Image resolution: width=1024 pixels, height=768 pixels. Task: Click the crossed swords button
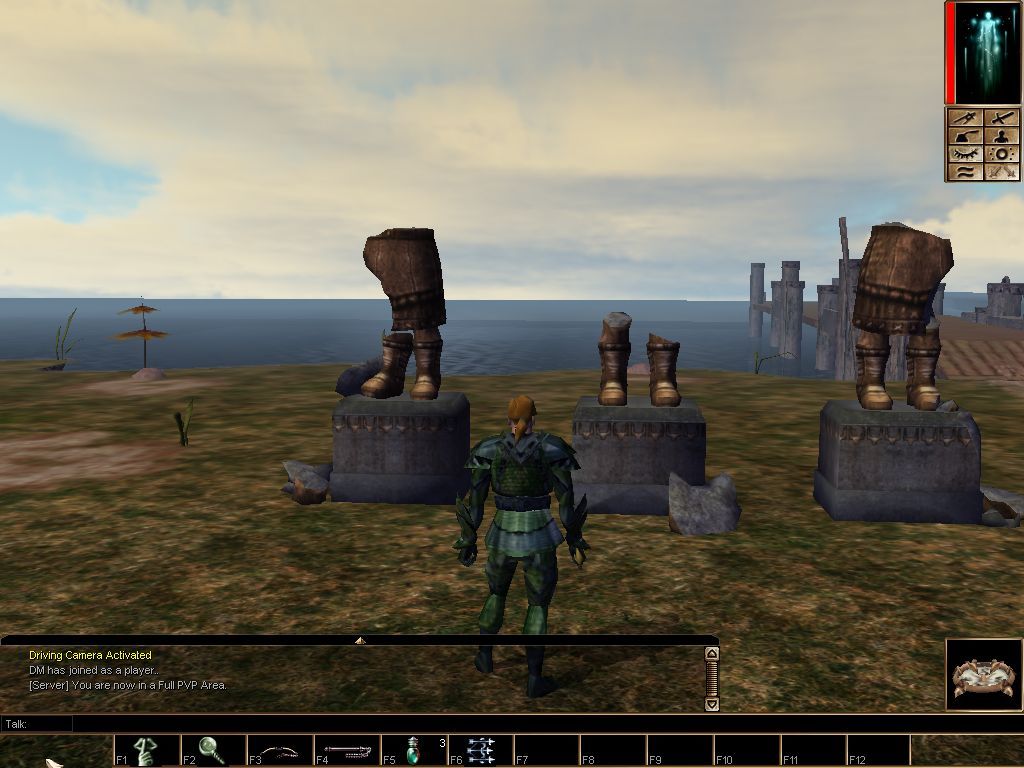[1003, 172]
